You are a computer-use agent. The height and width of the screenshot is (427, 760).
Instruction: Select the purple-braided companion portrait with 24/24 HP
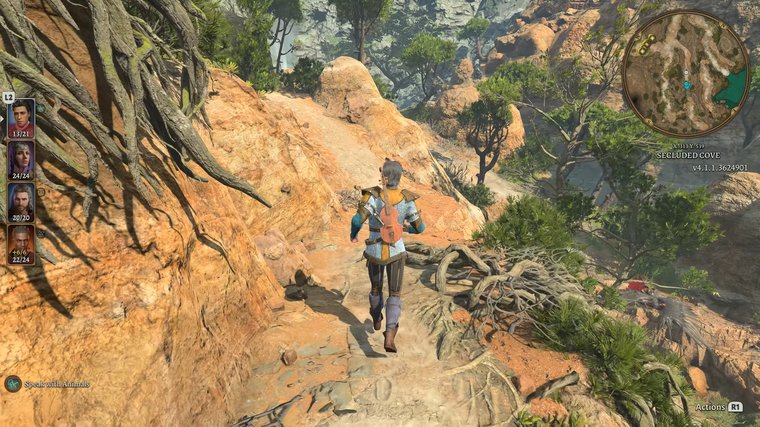[21, 159]
